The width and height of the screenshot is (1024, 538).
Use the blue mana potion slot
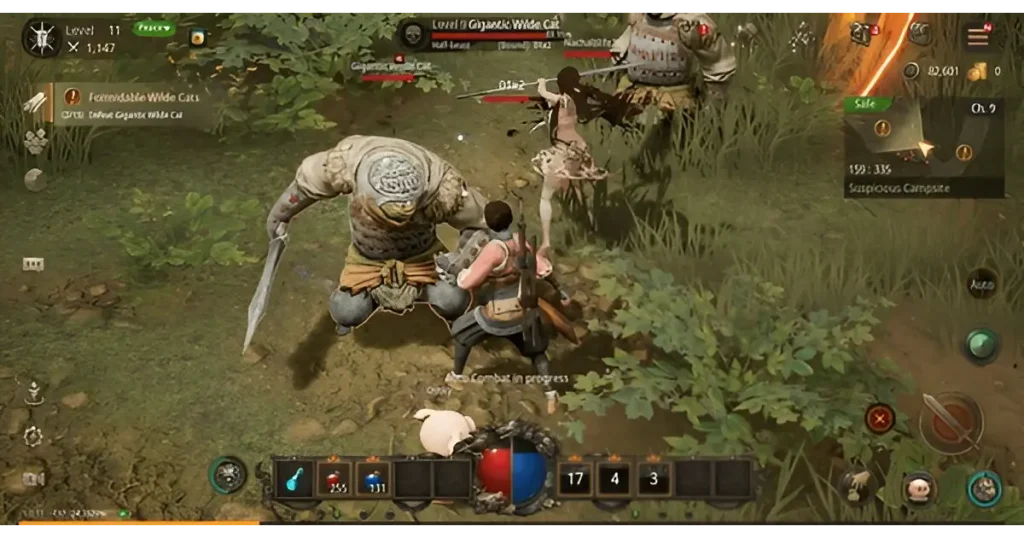tap(374, 479)
